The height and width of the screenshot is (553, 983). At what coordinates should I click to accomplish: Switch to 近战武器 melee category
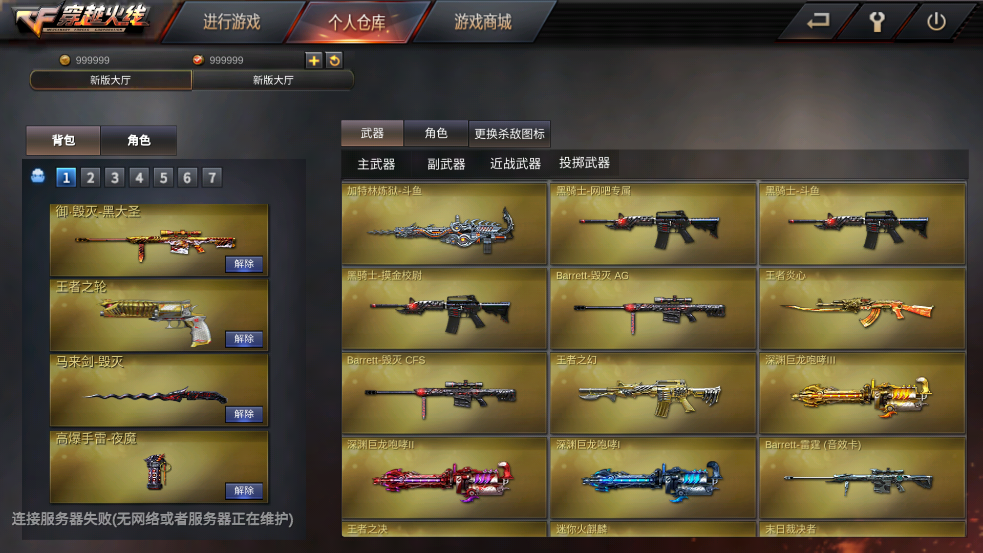(515, 164)
